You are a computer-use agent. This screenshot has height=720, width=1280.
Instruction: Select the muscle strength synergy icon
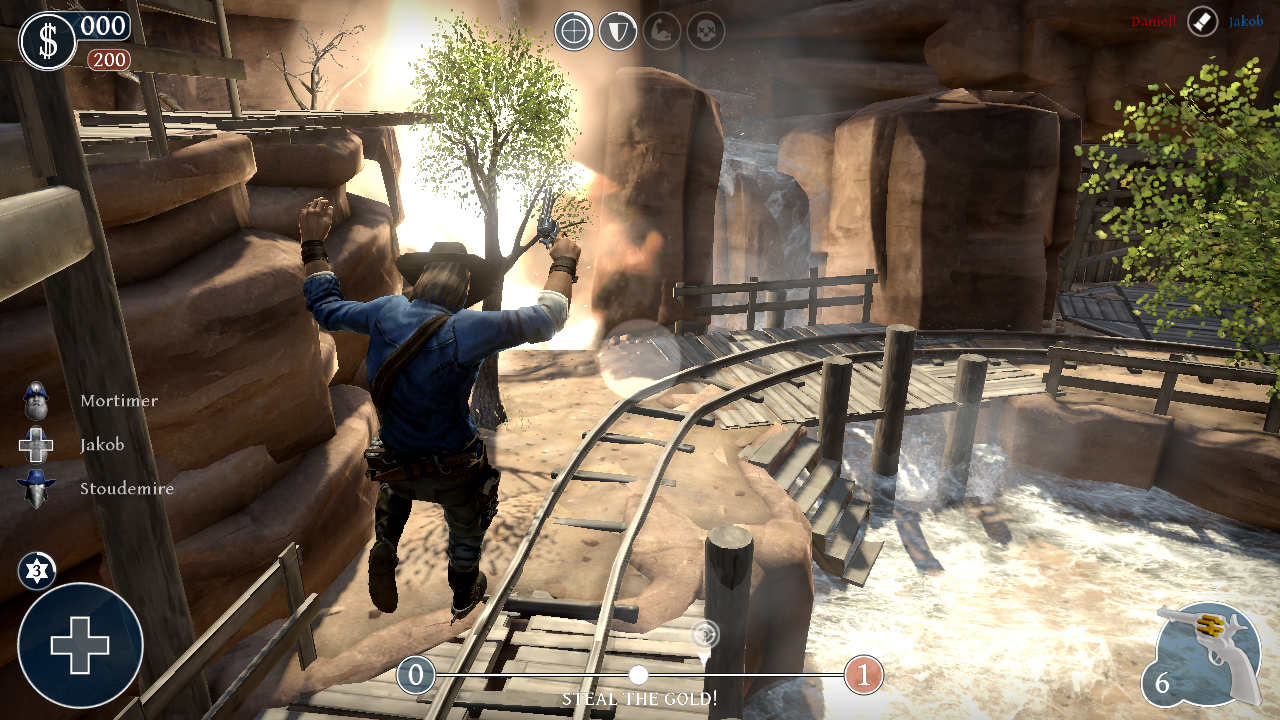click(x=660, y=29)
